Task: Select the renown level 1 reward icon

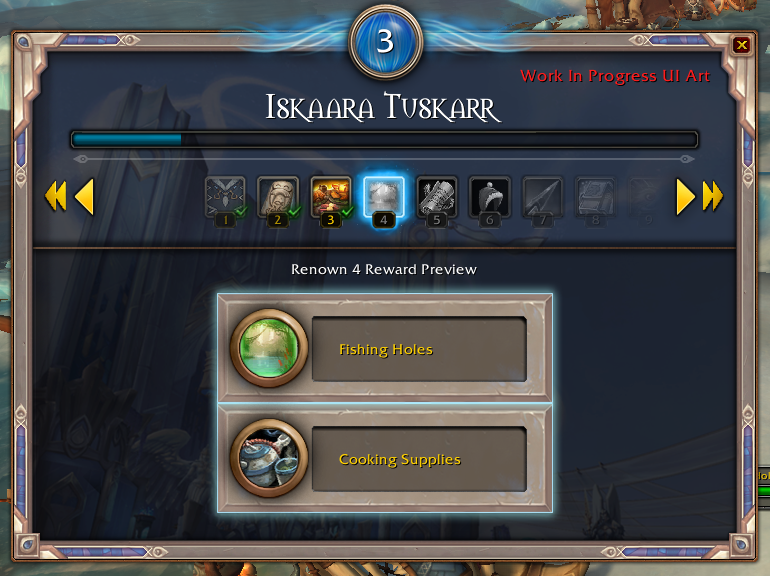Action: (225, 198)
